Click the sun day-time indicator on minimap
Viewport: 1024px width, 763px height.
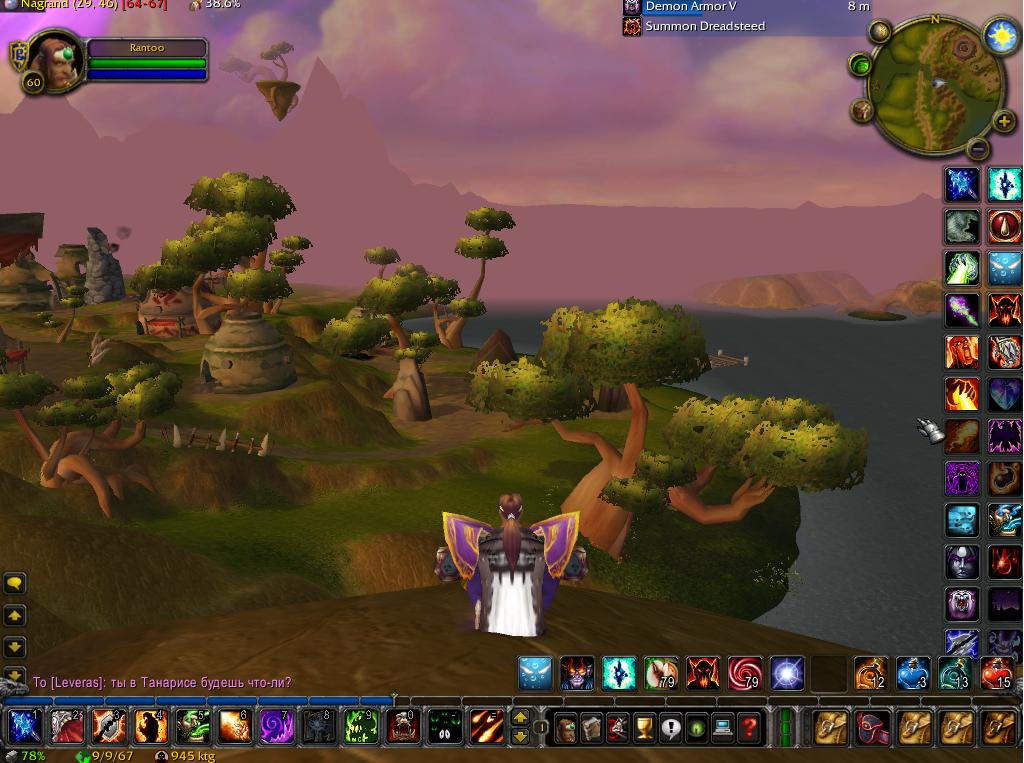point(1000,36)
